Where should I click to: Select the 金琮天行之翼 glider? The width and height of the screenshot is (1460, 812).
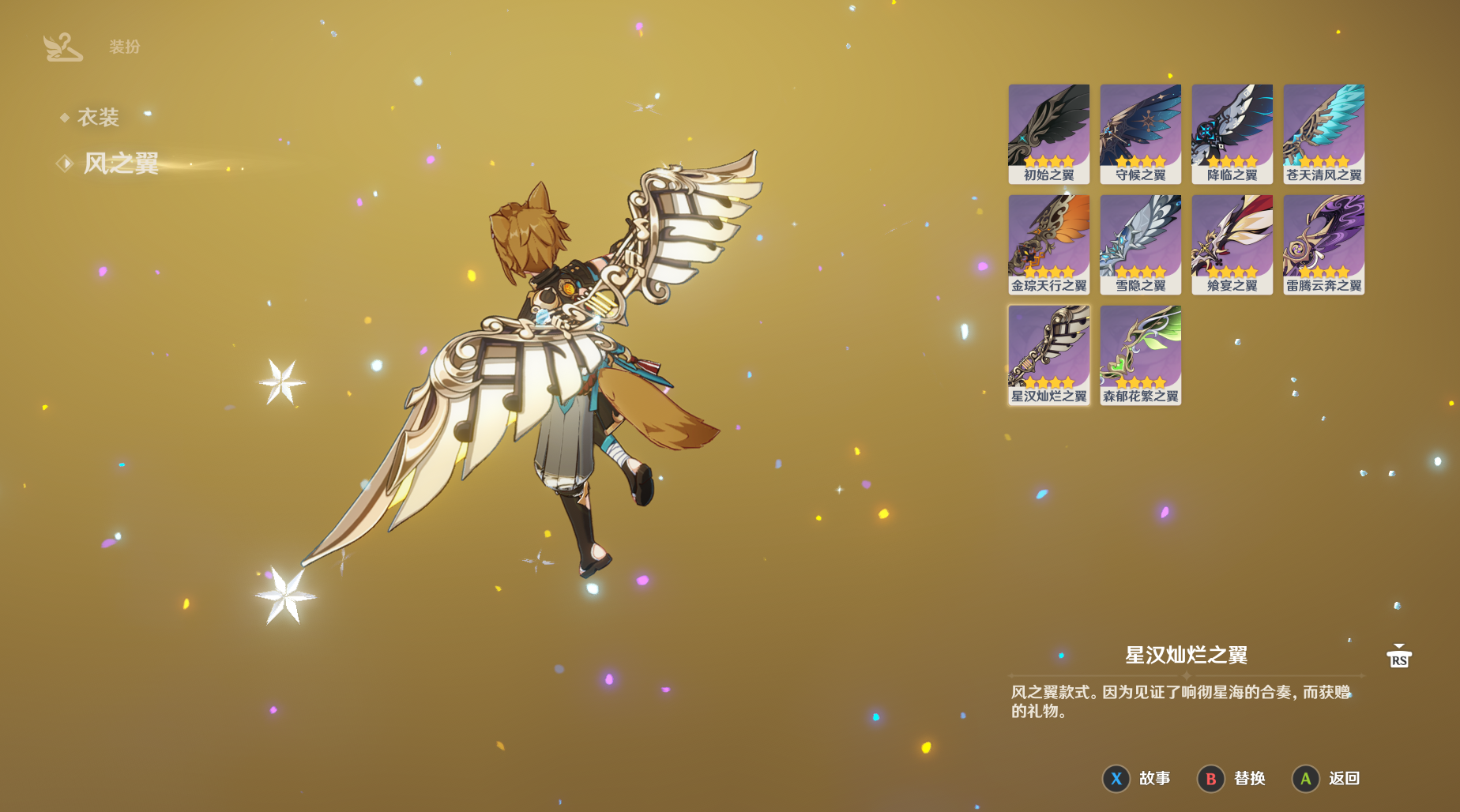(x=1048, y=244)
